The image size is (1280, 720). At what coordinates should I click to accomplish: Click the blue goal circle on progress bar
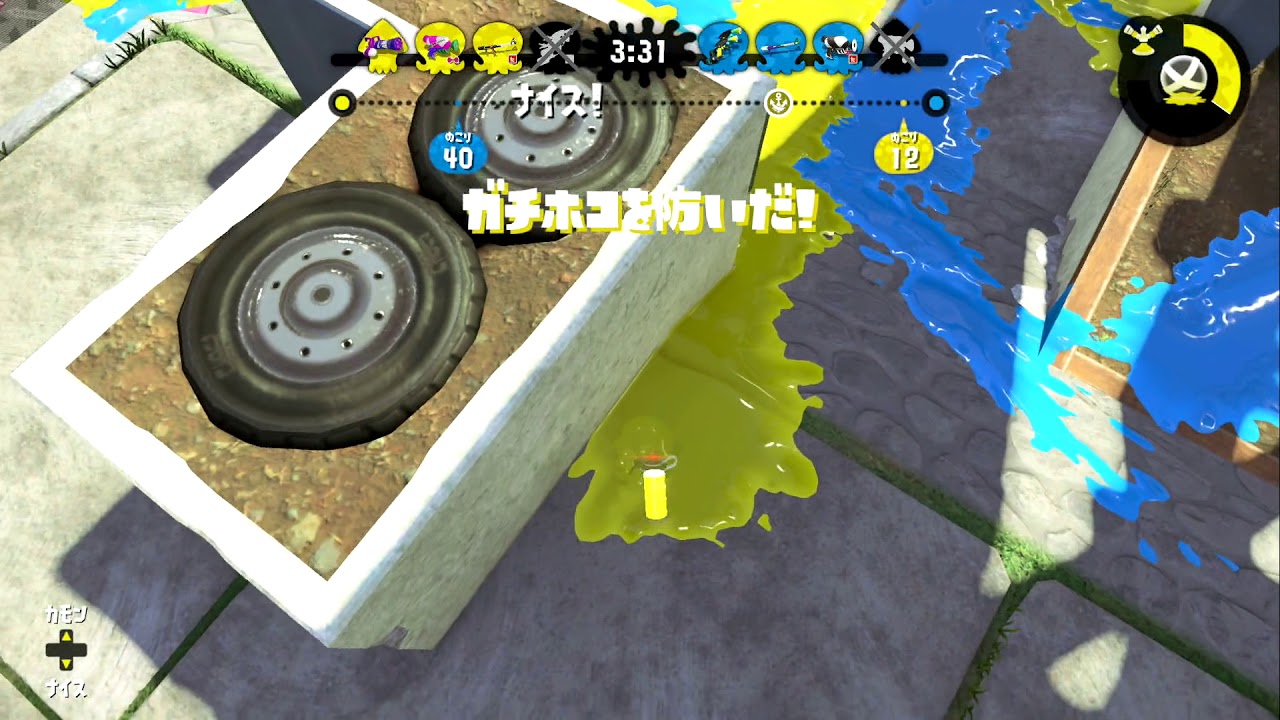coord(934,101)
